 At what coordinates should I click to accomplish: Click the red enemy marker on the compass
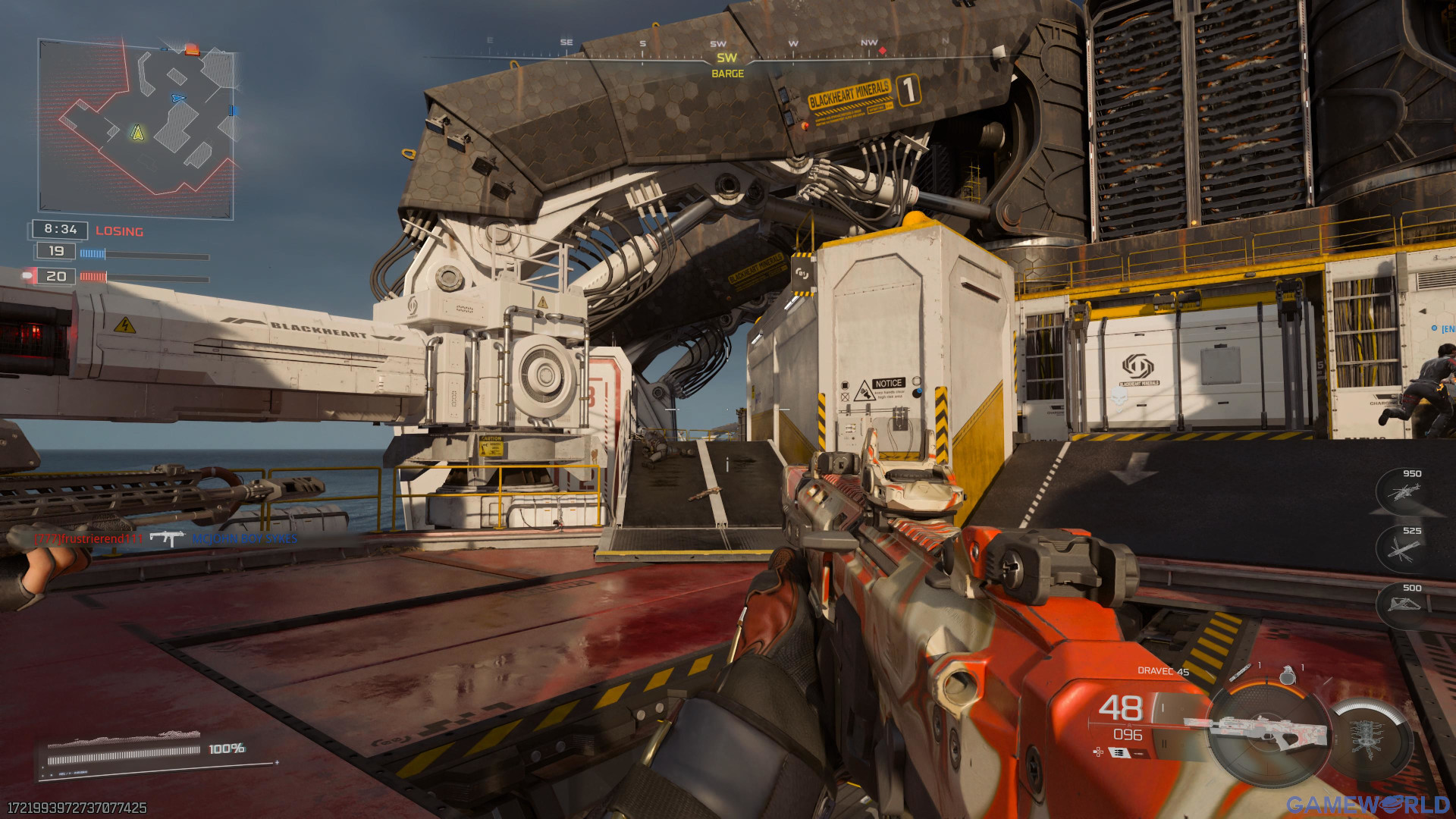pyautogui.click(x=882, y=51)
